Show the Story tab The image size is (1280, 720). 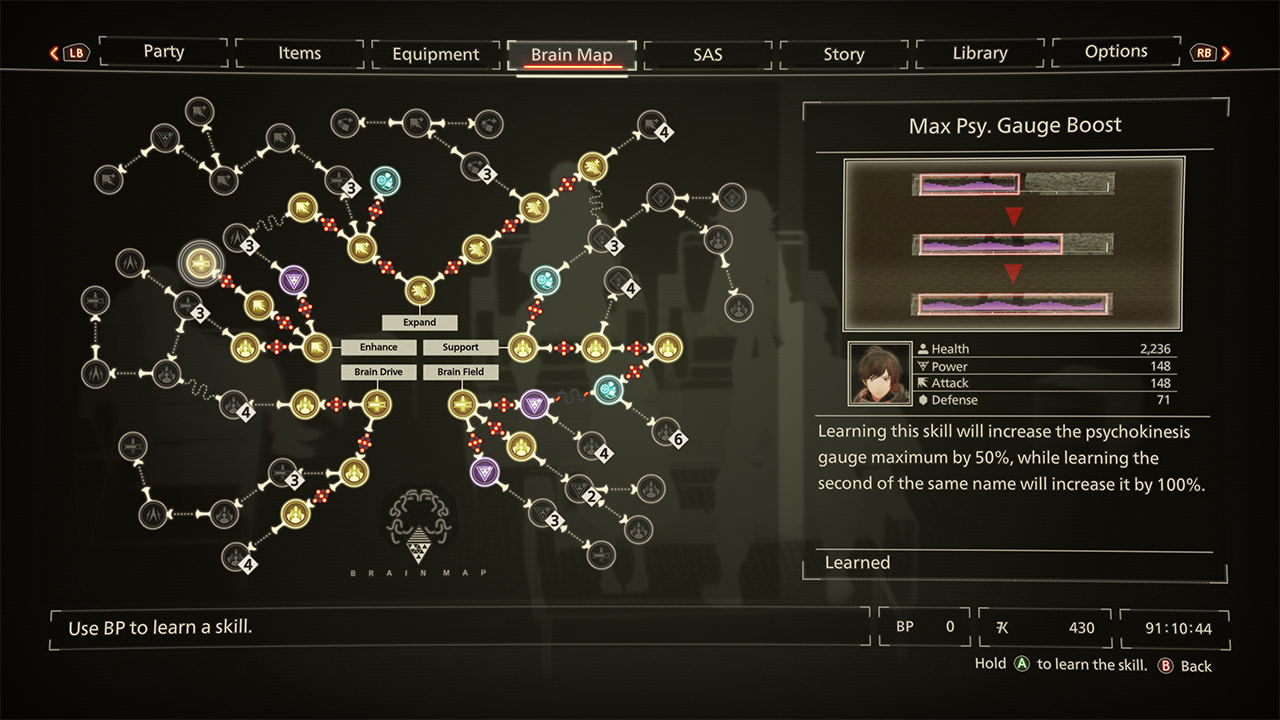[843, 54]
